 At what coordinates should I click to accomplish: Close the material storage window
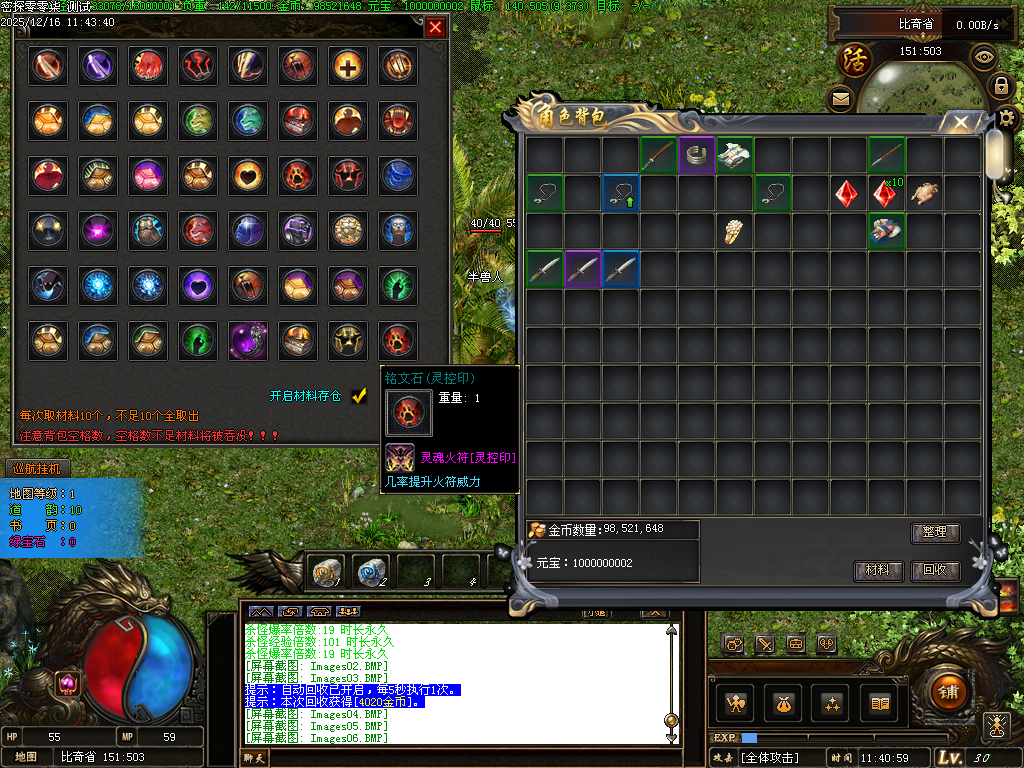[x=435, y=28]
